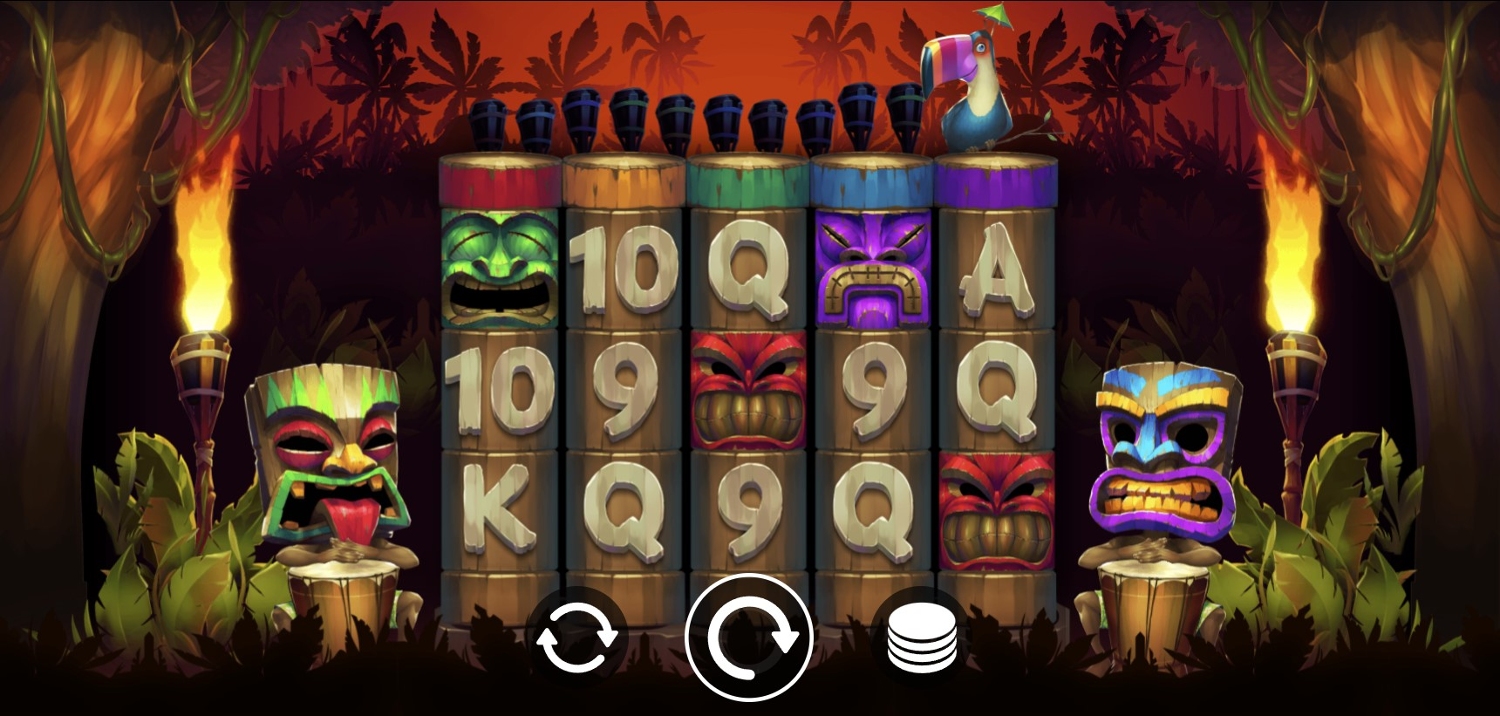Open bet settings via the coin stack icon
This screenshot has height=716, width=1500.
(922, 638)
